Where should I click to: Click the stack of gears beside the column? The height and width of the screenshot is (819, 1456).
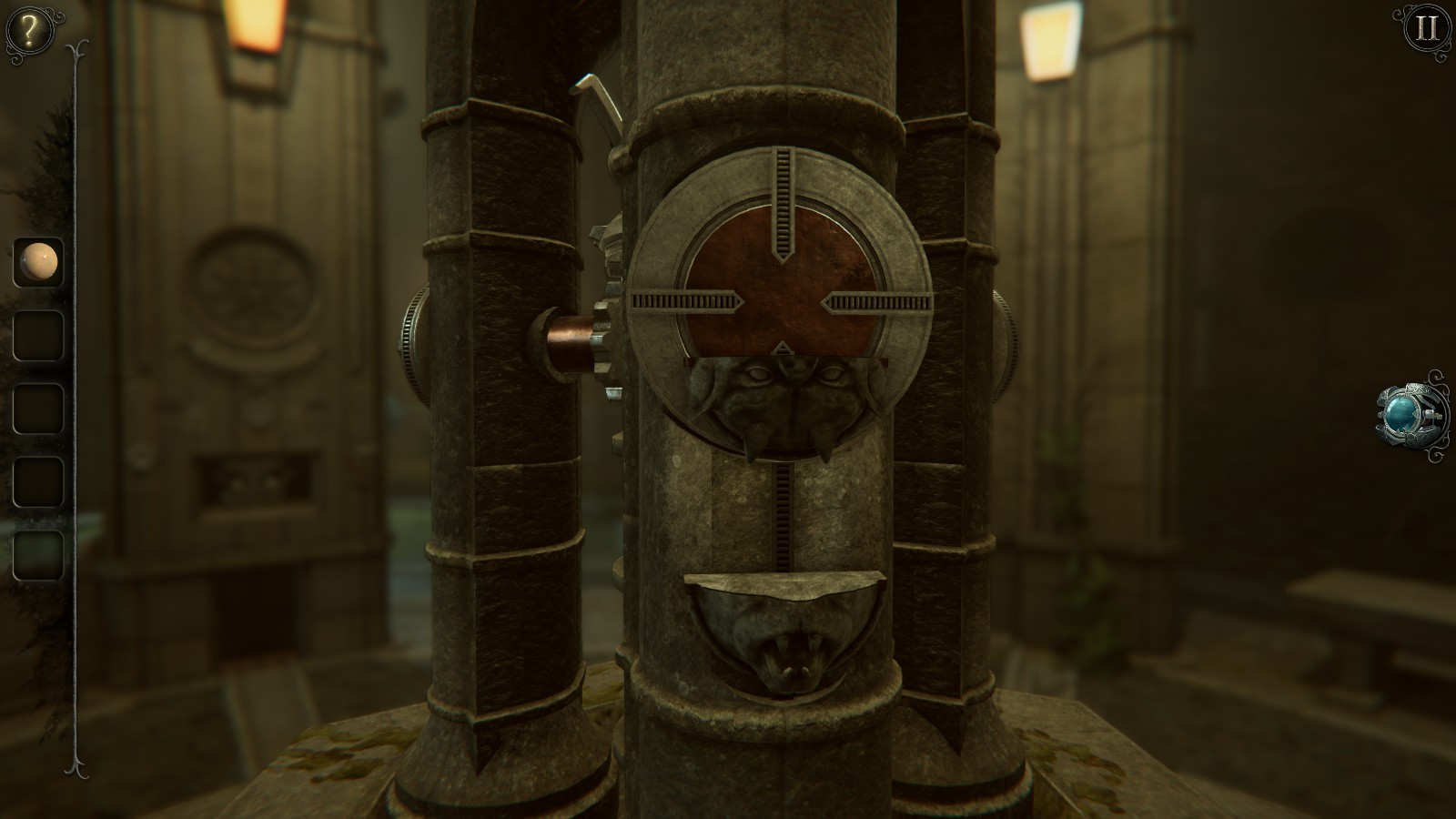(608, 273)
